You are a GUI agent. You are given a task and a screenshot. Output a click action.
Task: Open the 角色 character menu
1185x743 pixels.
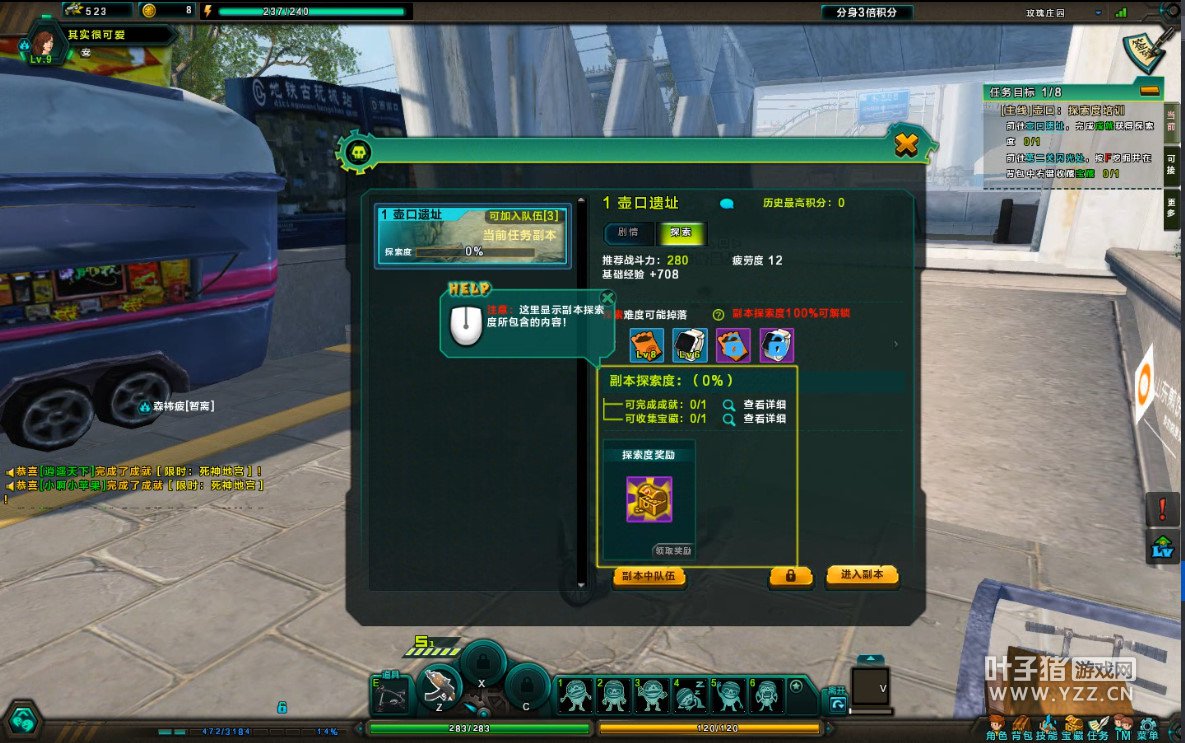997,728
